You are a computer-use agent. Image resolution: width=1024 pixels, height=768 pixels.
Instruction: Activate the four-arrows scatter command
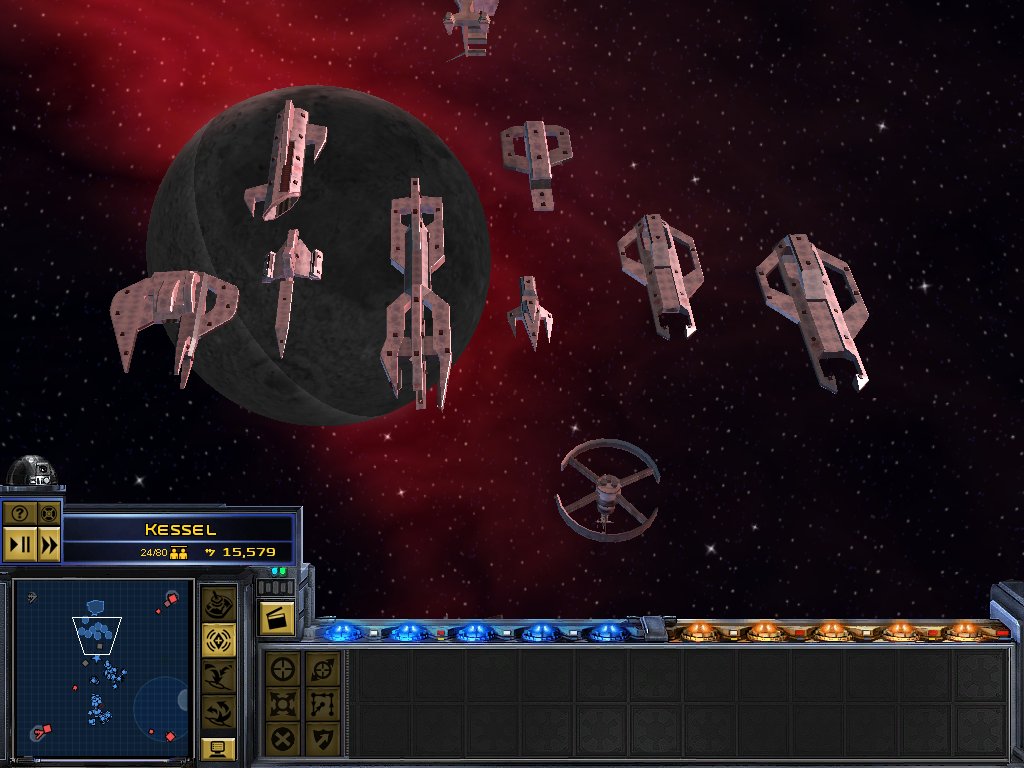coord(283,703)
